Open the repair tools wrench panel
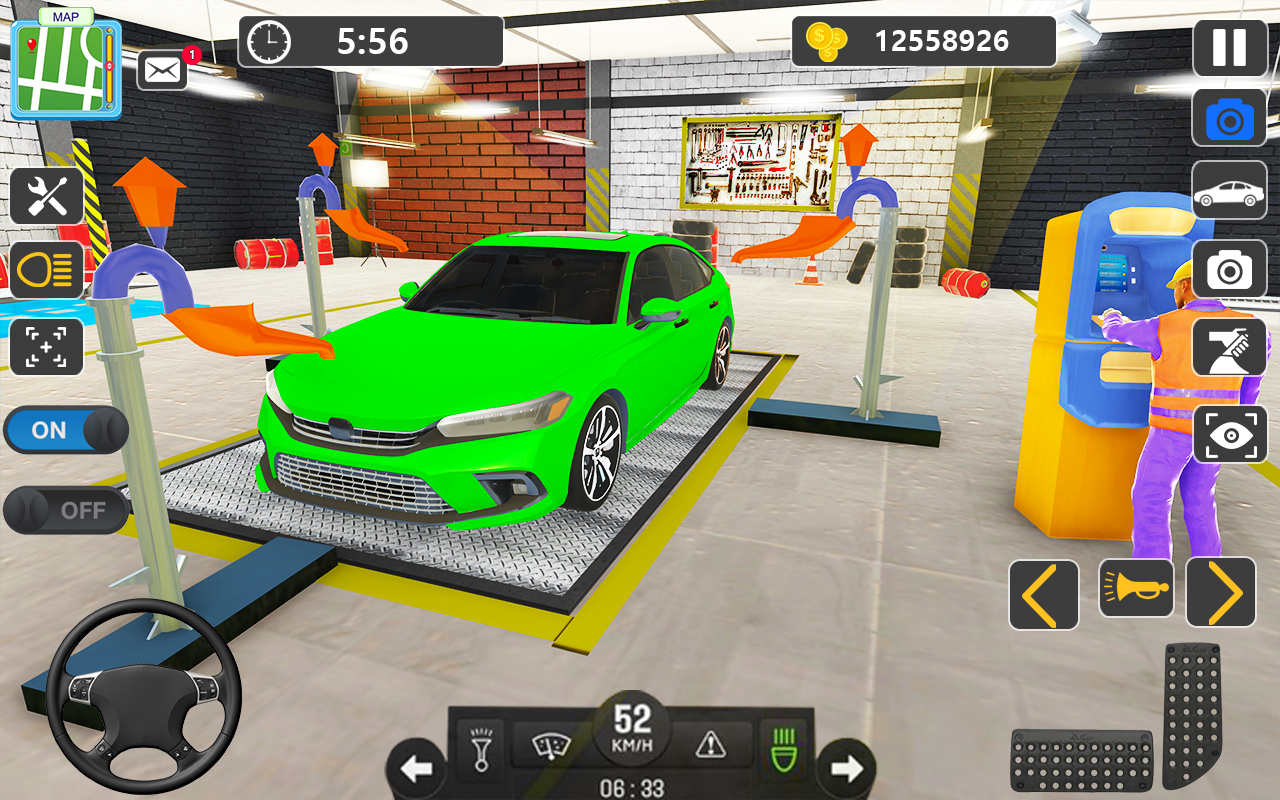1280x800 pixels. 47,195
